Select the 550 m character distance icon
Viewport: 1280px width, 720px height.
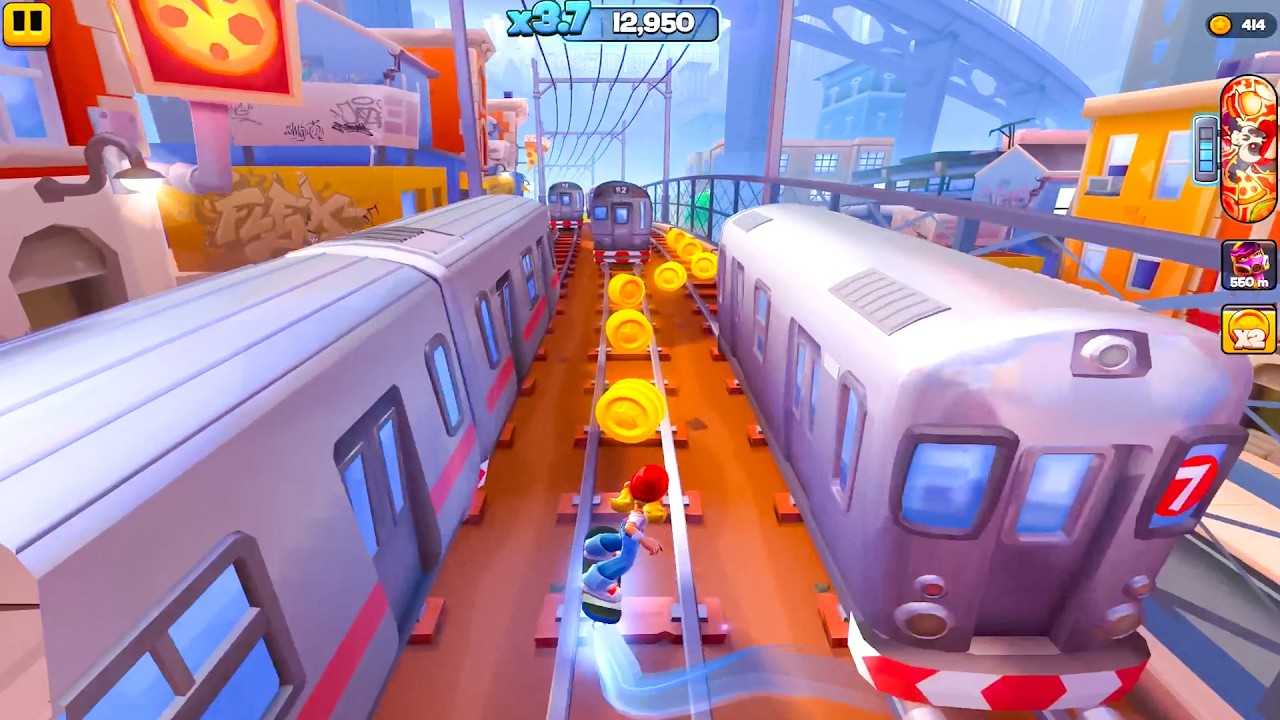click(1248, 265)
